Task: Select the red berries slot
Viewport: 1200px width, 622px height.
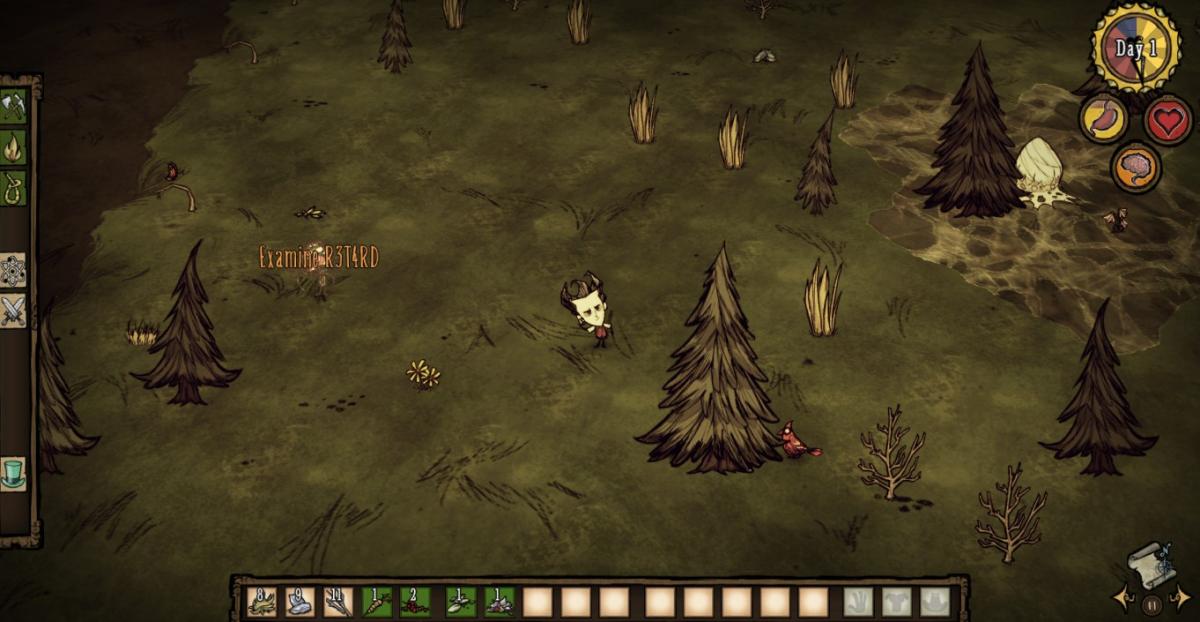Action: (x=415, y=601)
